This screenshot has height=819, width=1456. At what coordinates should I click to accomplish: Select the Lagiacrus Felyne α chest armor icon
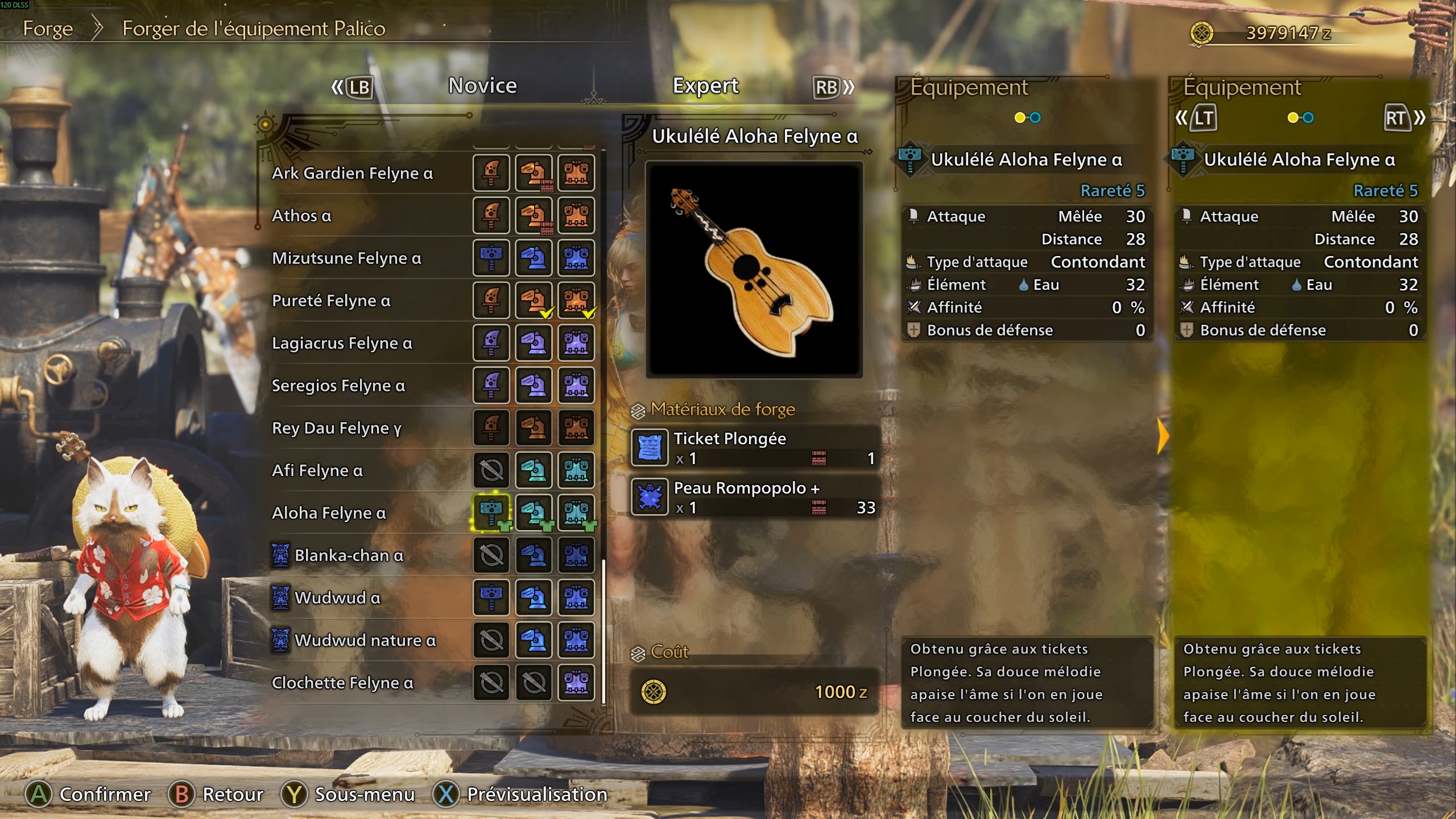pyautogui.click(x=576, y=342)
